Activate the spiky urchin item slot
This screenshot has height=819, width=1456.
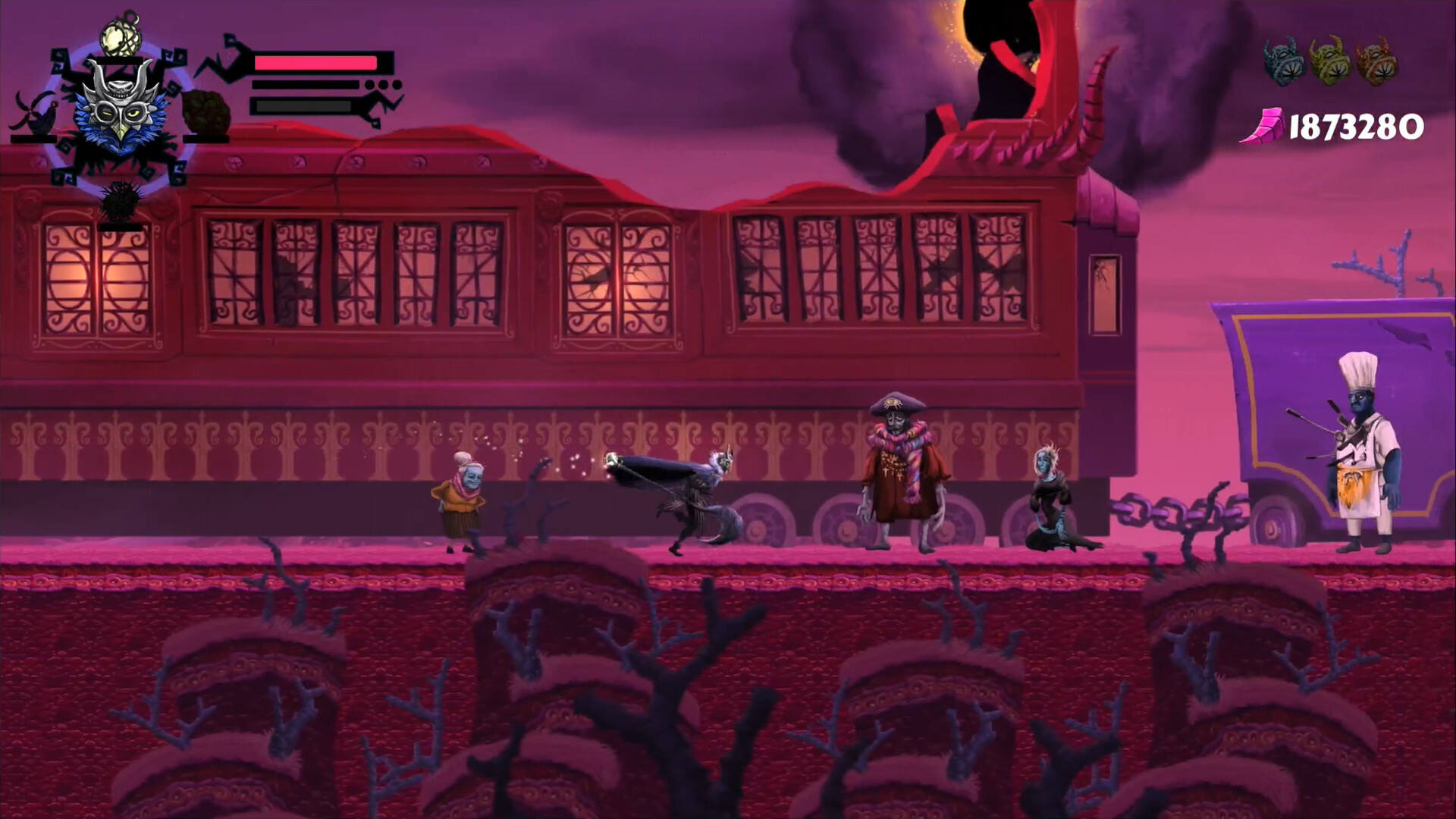click(x=119, y=203)
